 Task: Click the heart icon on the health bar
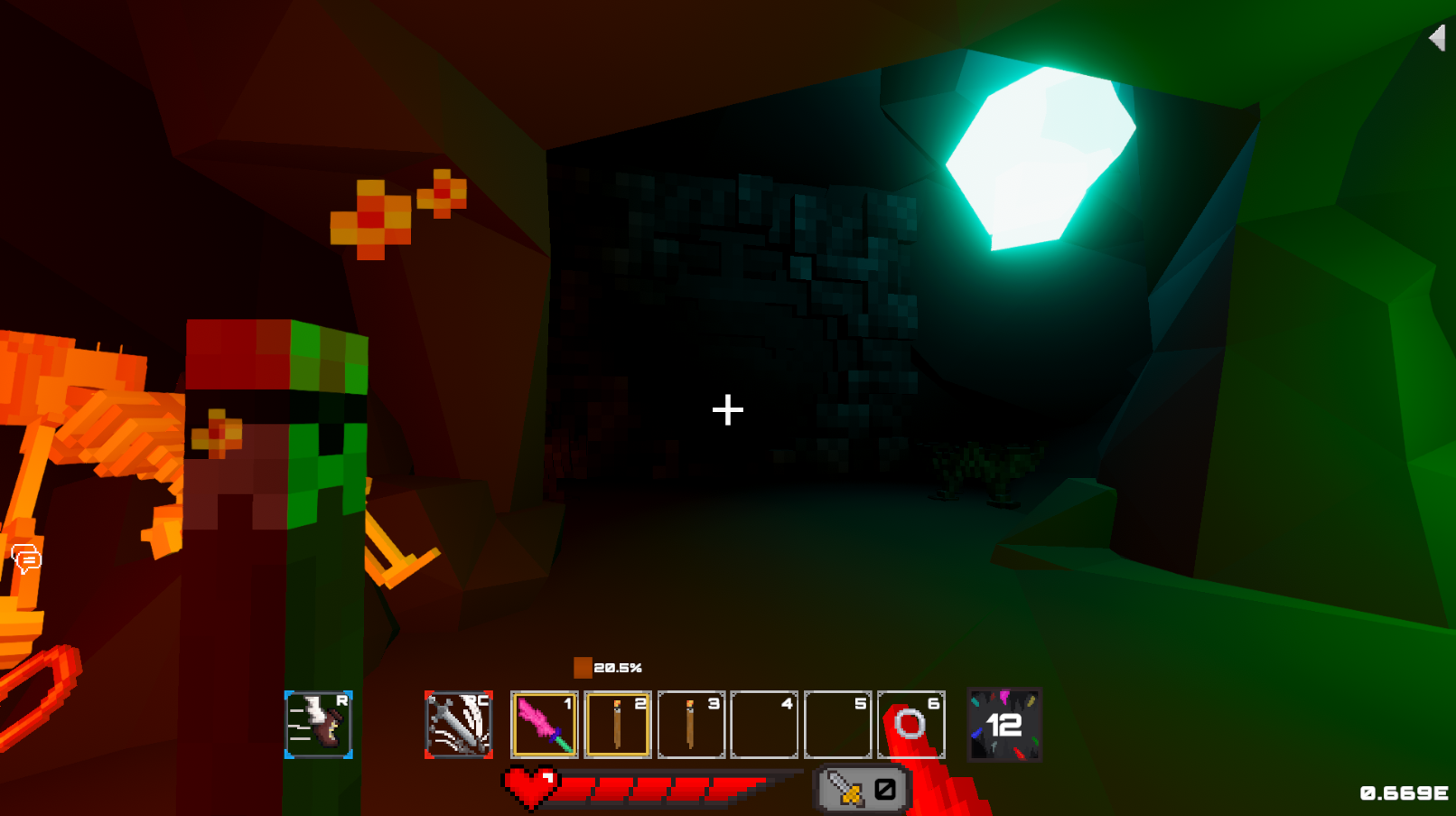[533, 785]
